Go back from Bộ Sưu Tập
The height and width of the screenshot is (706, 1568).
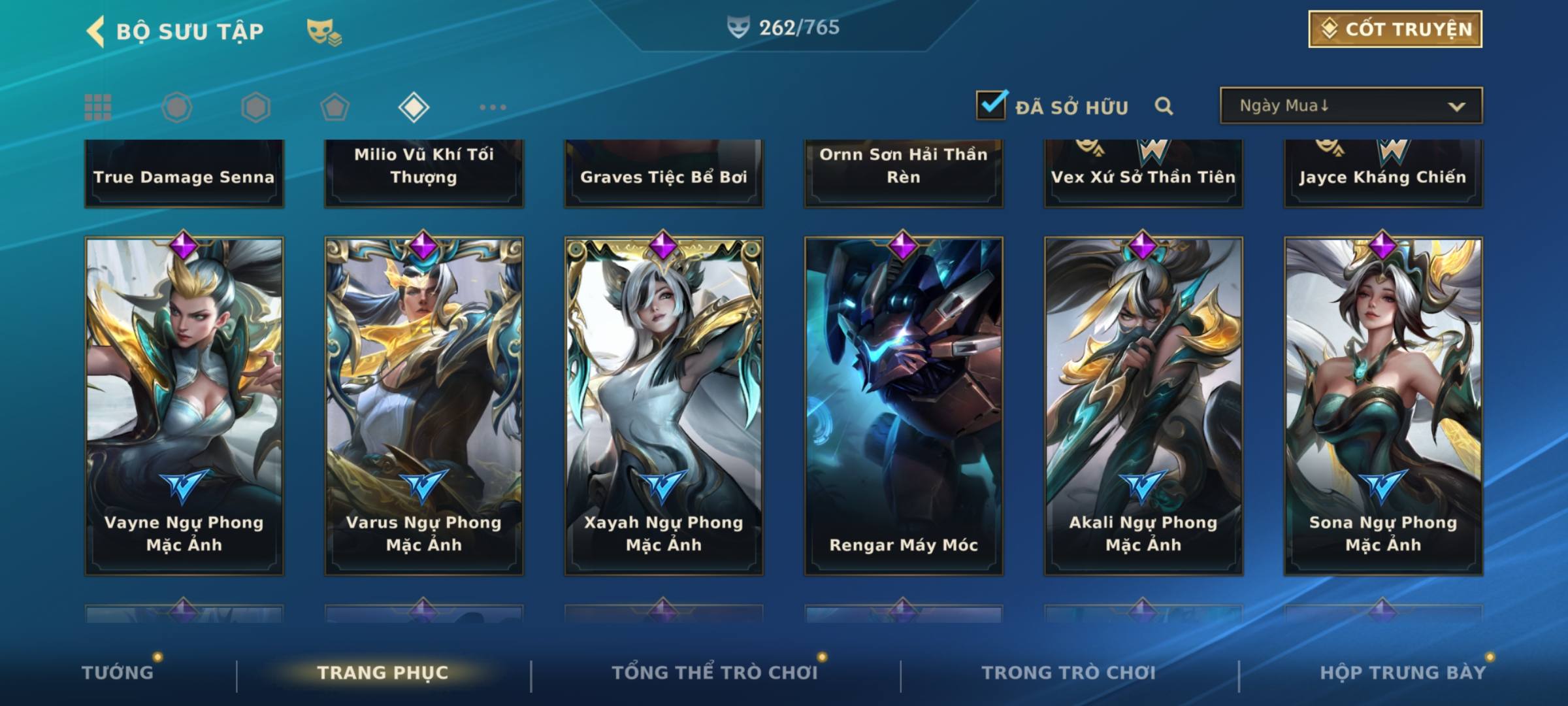[96, 31]
